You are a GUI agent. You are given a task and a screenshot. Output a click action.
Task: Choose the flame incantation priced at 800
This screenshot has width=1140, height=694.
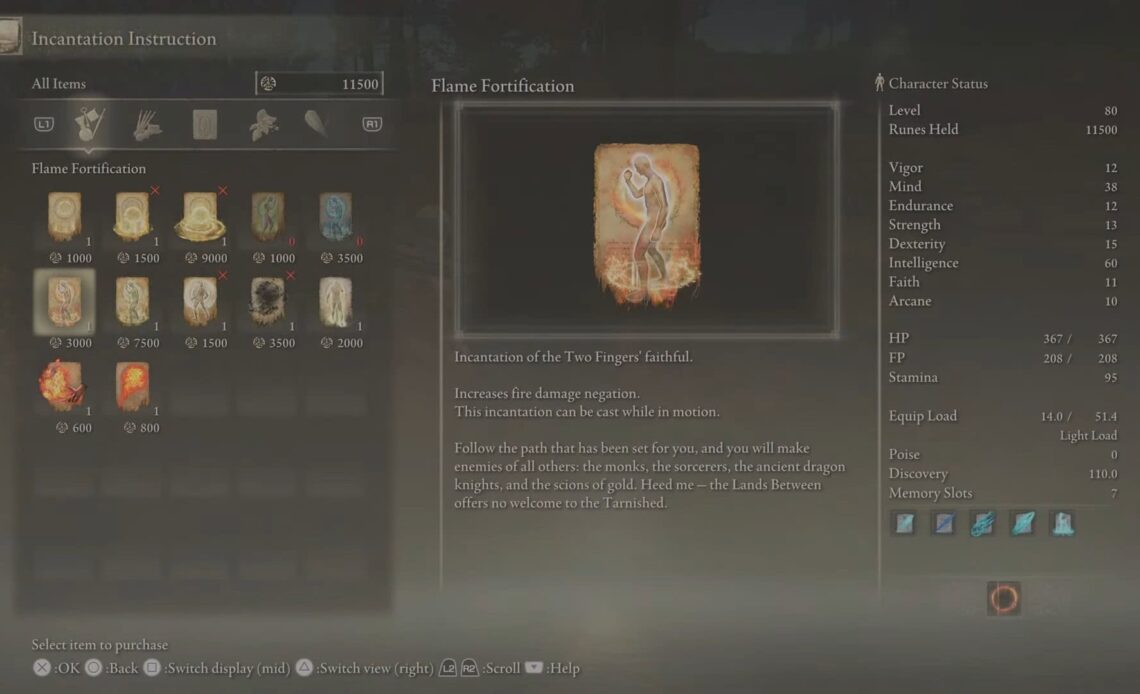click(133, 386)
